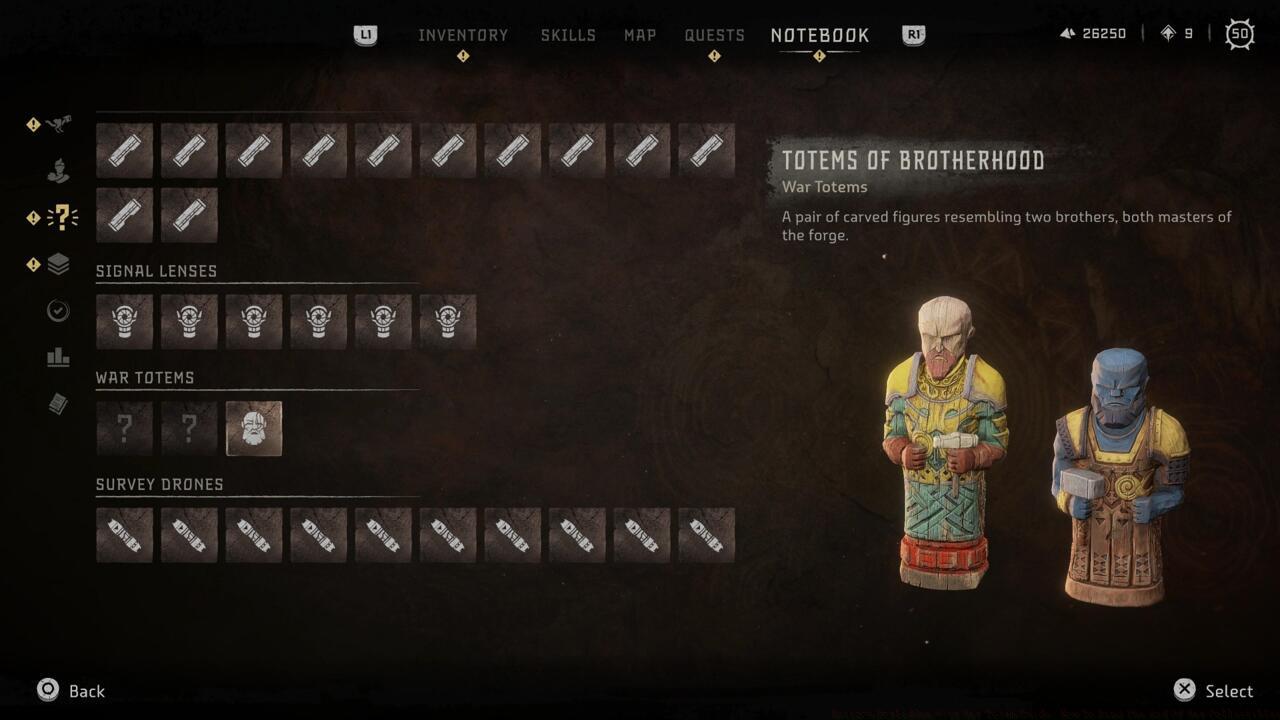
Task: Open the Tutorials journal sidebar icon
Action: point(58,404)
